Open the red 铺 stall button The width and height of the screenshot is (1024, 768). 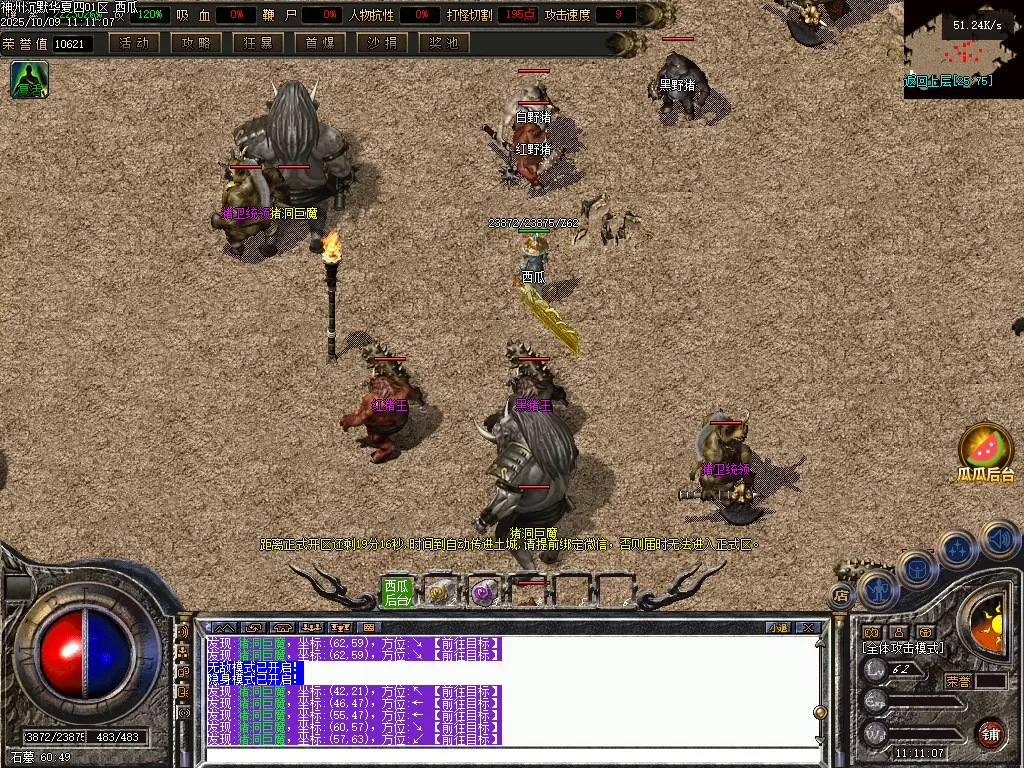990,733
